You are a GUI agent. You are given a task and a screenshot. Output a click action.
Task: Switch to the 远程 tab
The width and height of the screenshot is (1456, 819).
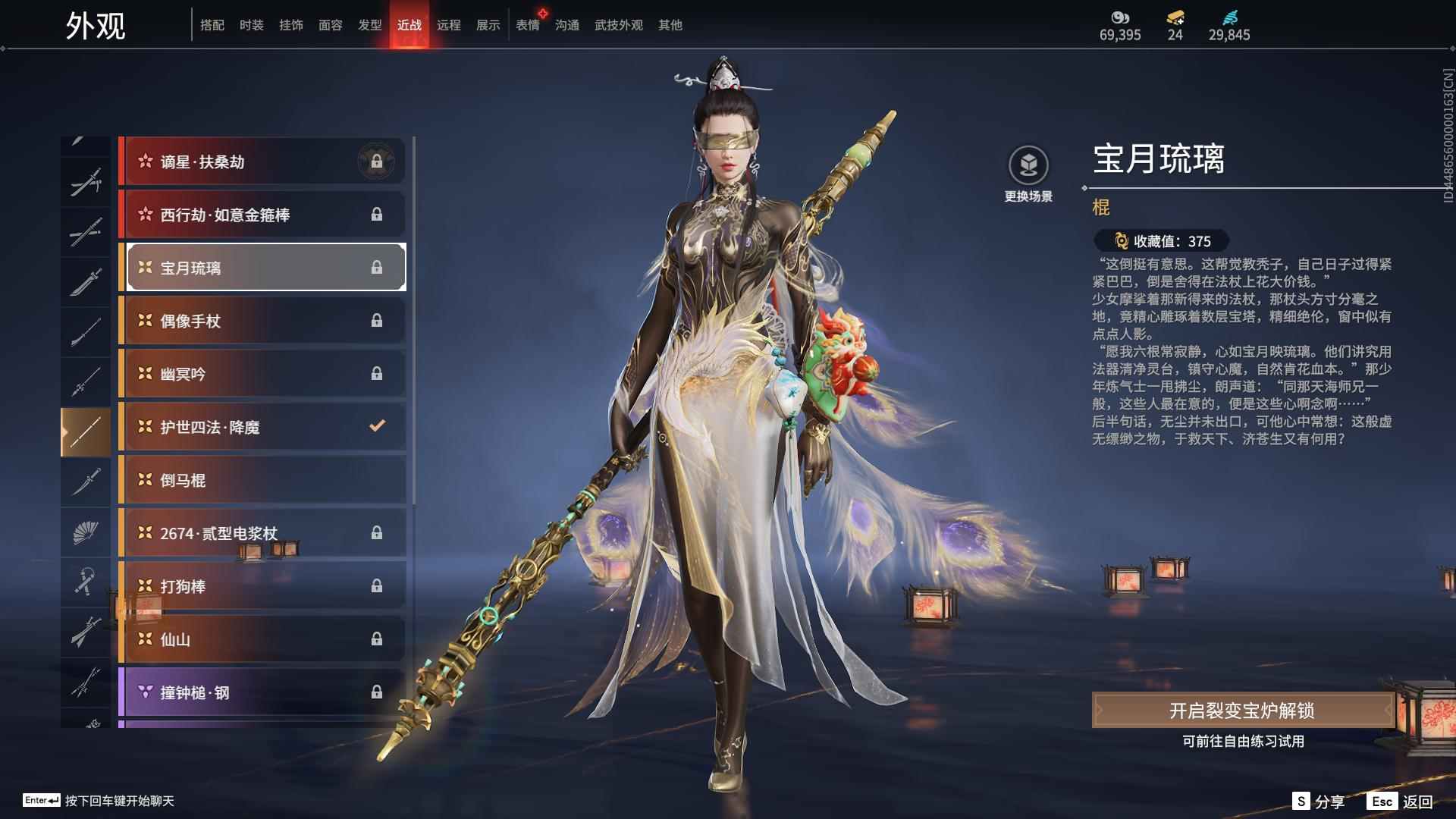(x=450, y=24)
